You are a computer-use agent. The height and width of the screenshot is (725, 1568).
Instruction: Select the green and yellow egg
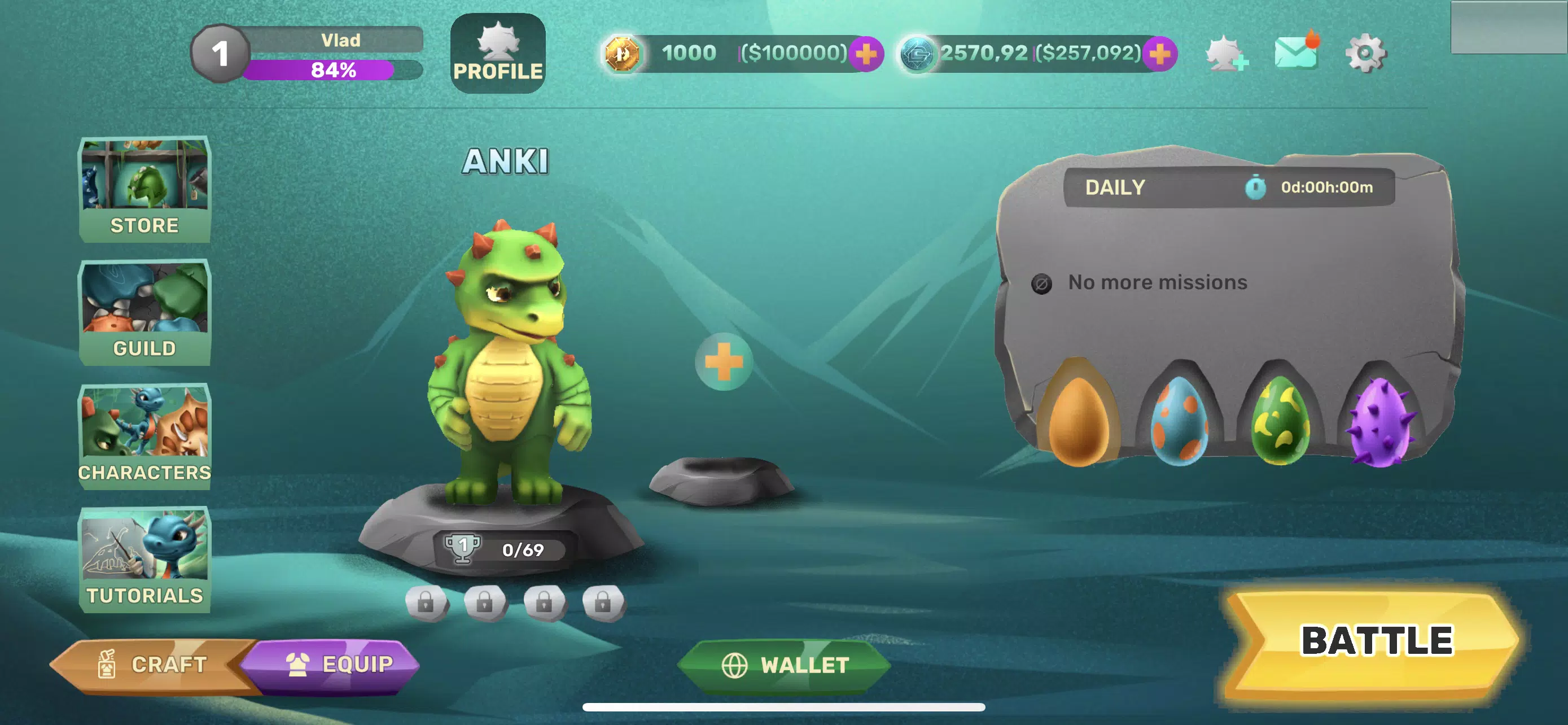(x=1280, y=421)
